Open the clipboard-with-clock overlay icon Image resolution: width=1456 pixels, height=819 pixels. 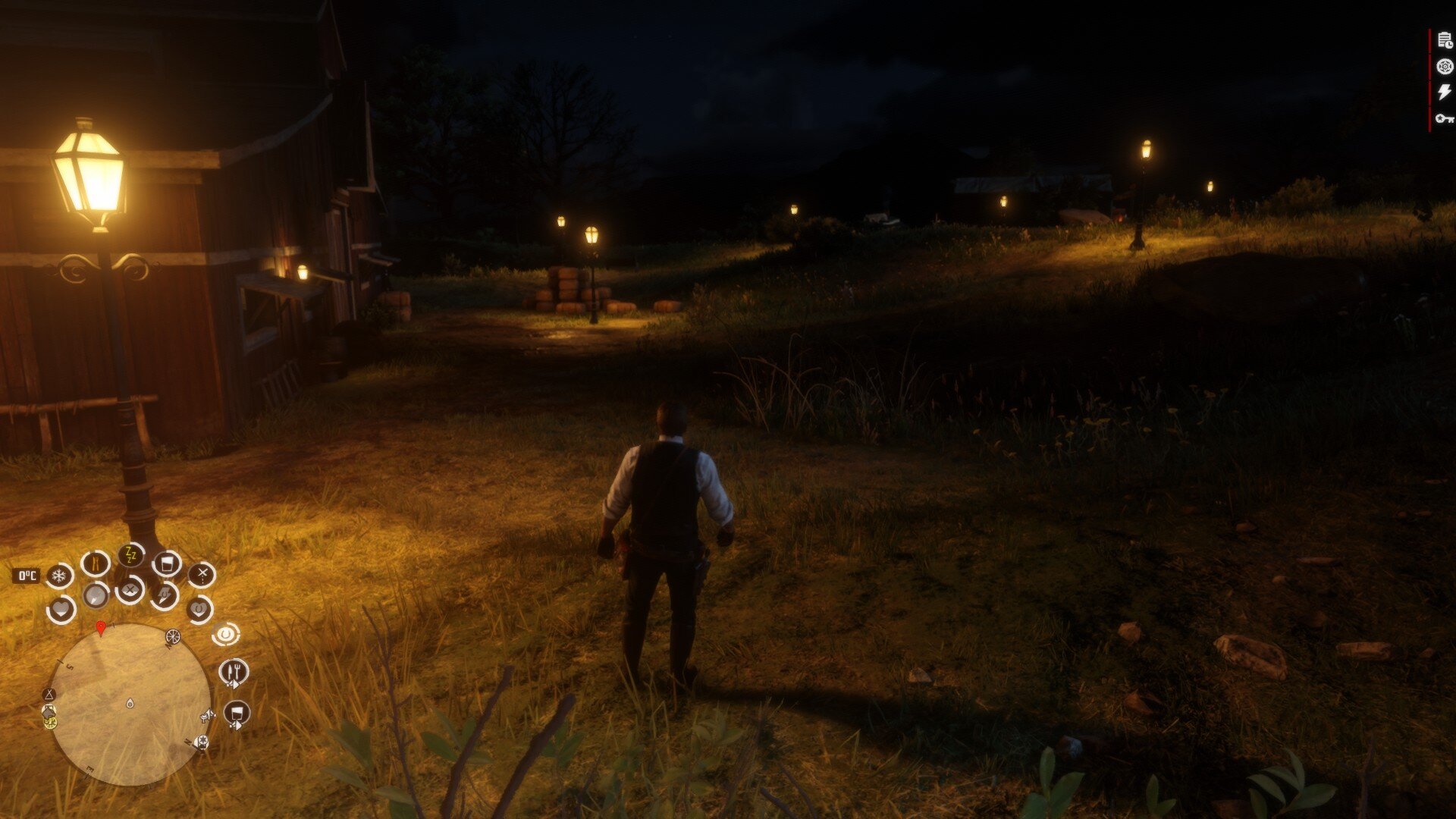(1445, 42)
